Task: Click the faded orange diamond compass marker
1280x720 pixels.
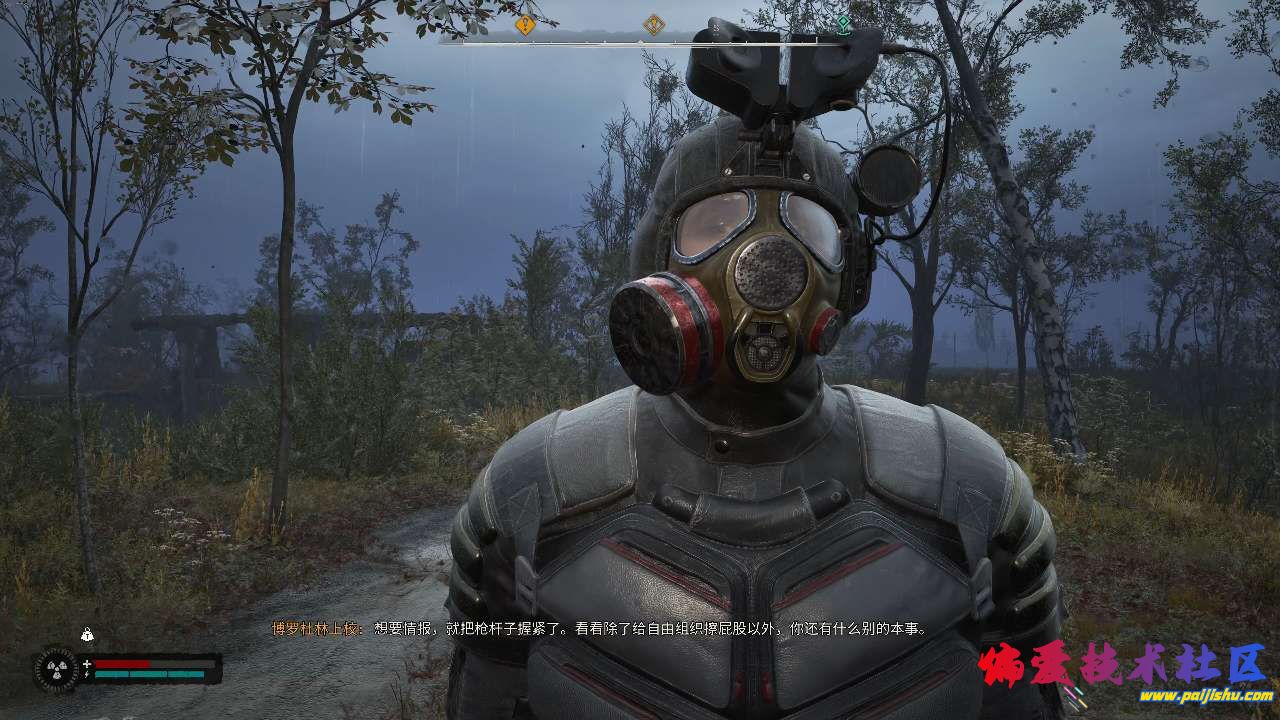Action: click(654, 25)
